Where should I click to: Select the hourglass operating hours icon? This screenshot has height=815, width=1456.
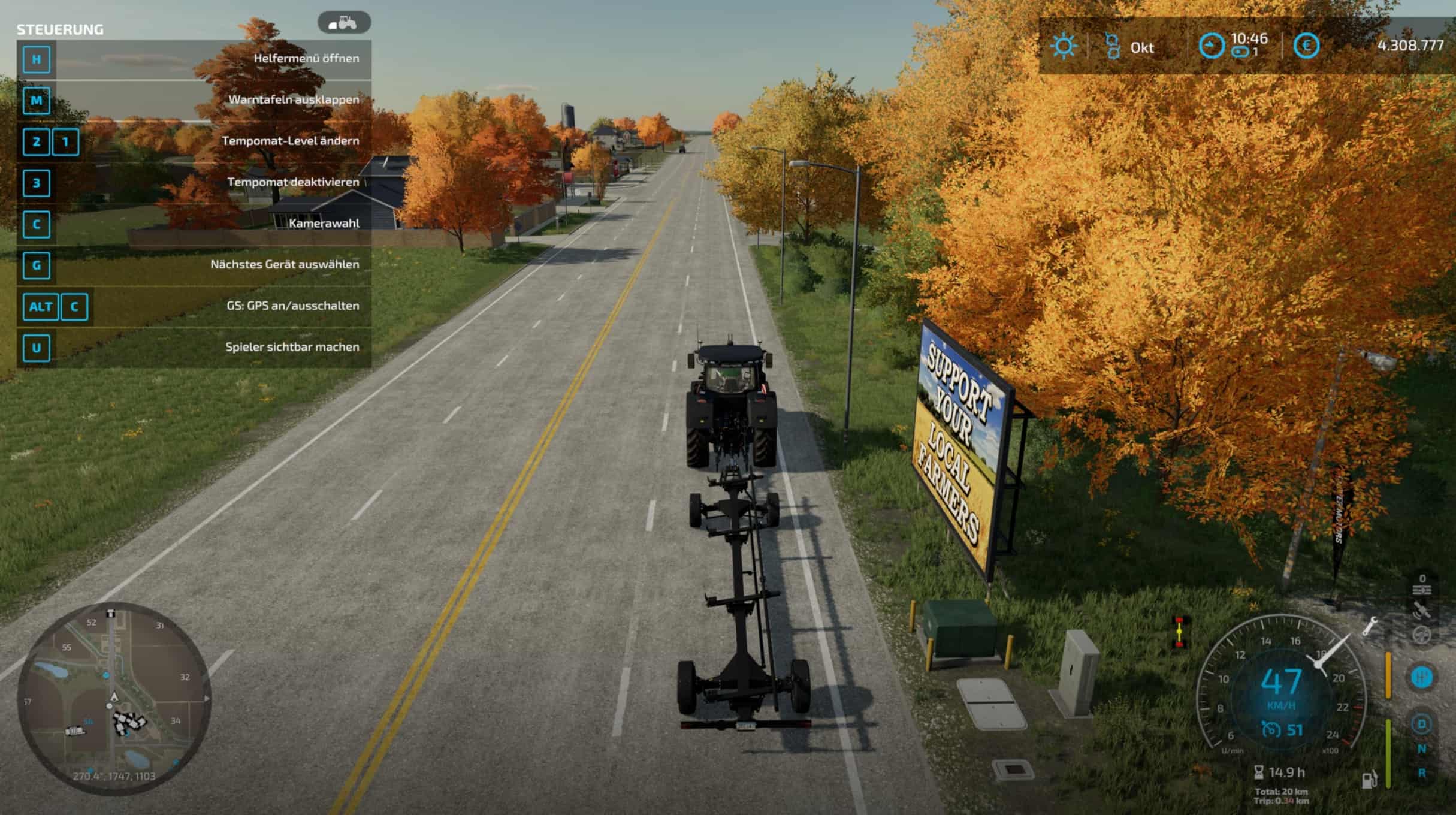click(x=1259, y=772)
